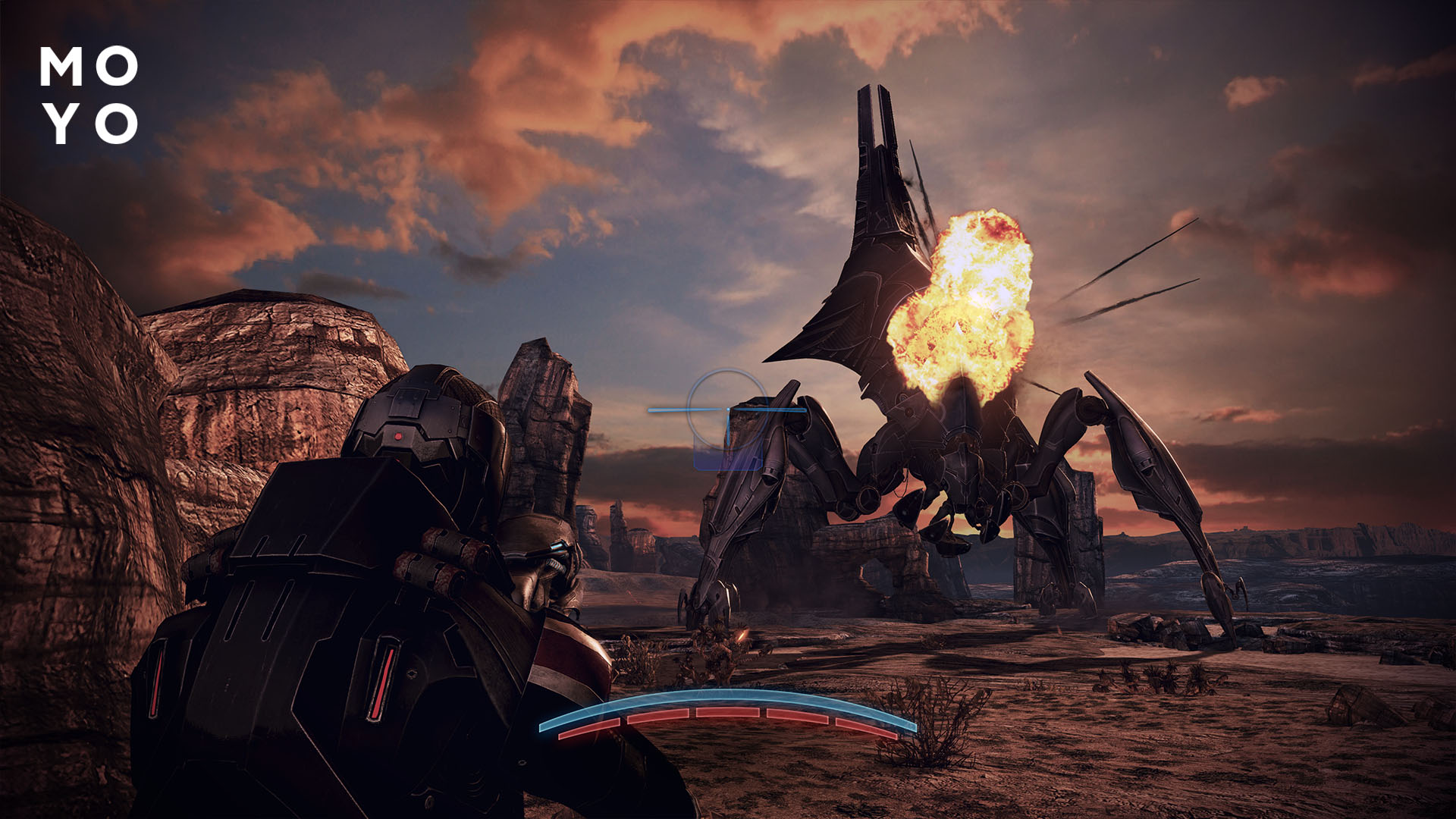Click the MOYO logo in the corner
Viewport: 1456px width, 819px height.
87,95
